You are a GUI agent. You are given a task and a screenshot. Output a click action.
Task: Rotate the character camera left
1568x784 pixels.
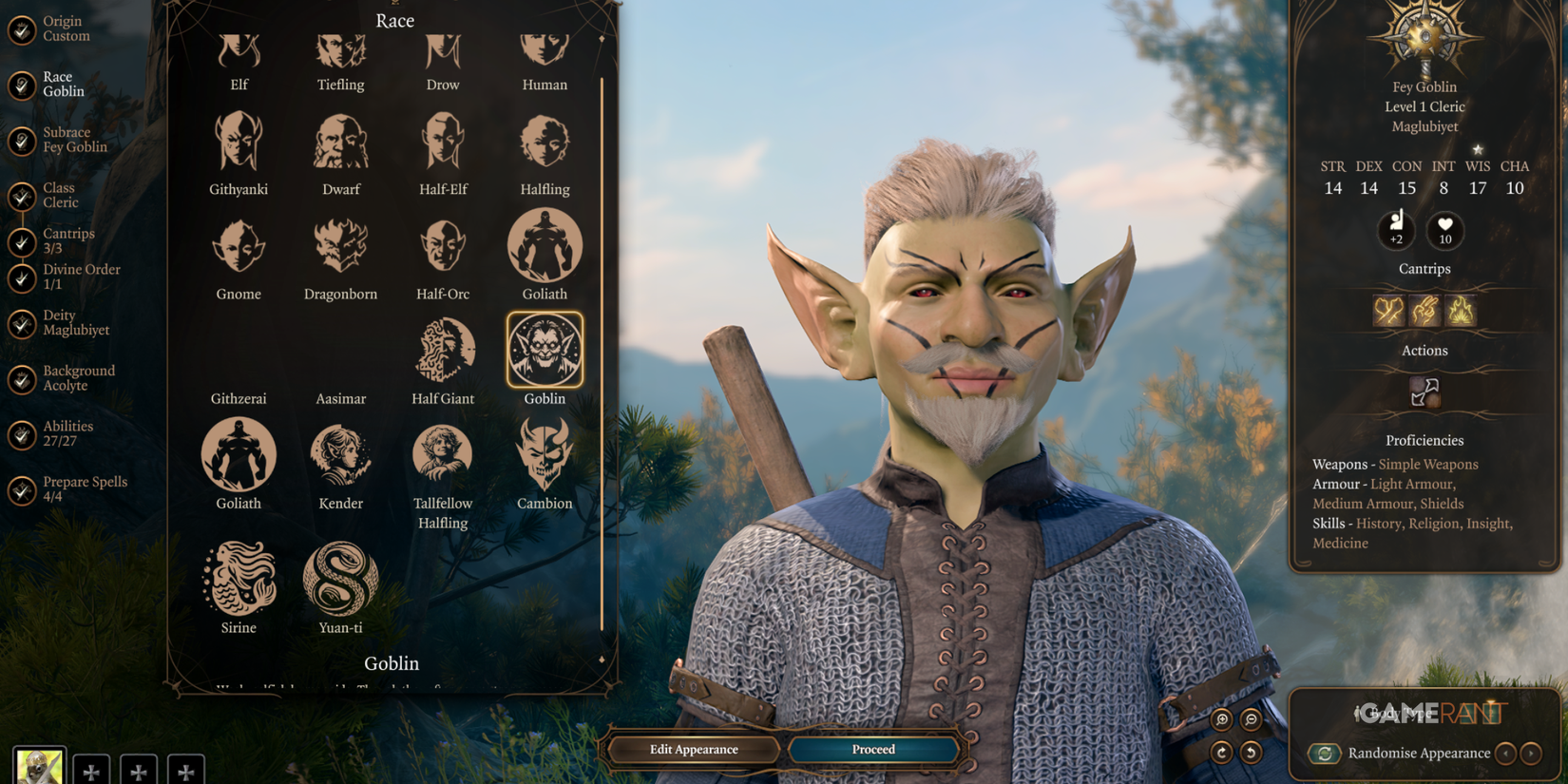click(x=1252, y=753)
